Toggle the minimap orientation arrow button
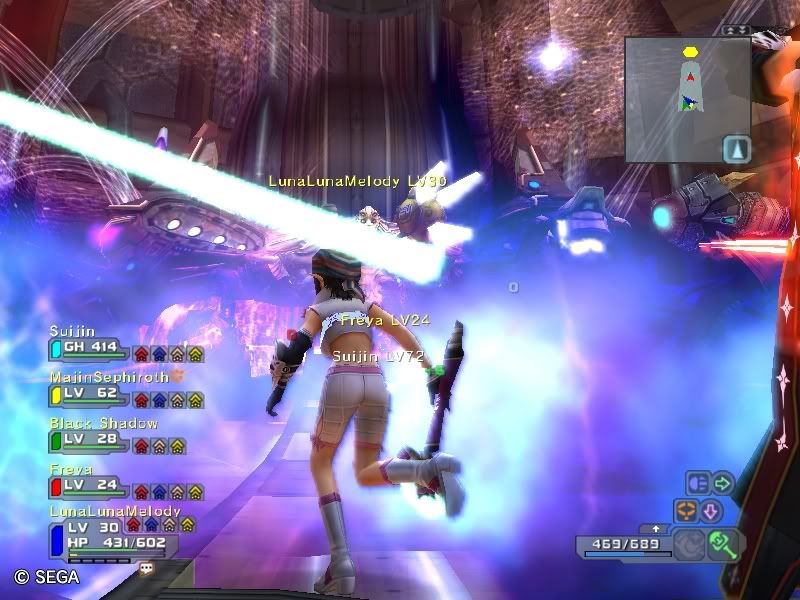Screen dimensions: 800x600 (736, 148)
